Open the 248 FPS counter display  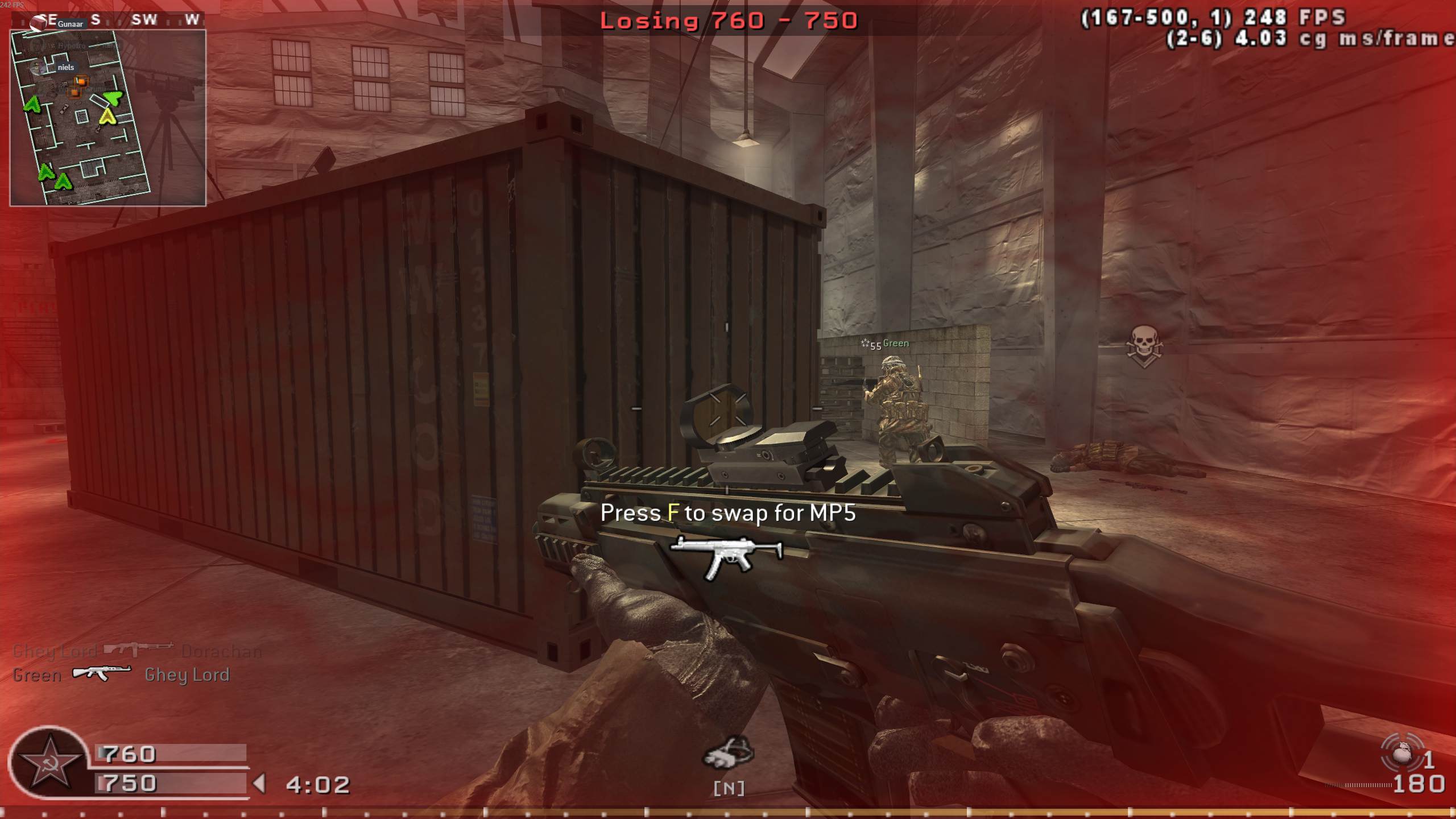1297,17
